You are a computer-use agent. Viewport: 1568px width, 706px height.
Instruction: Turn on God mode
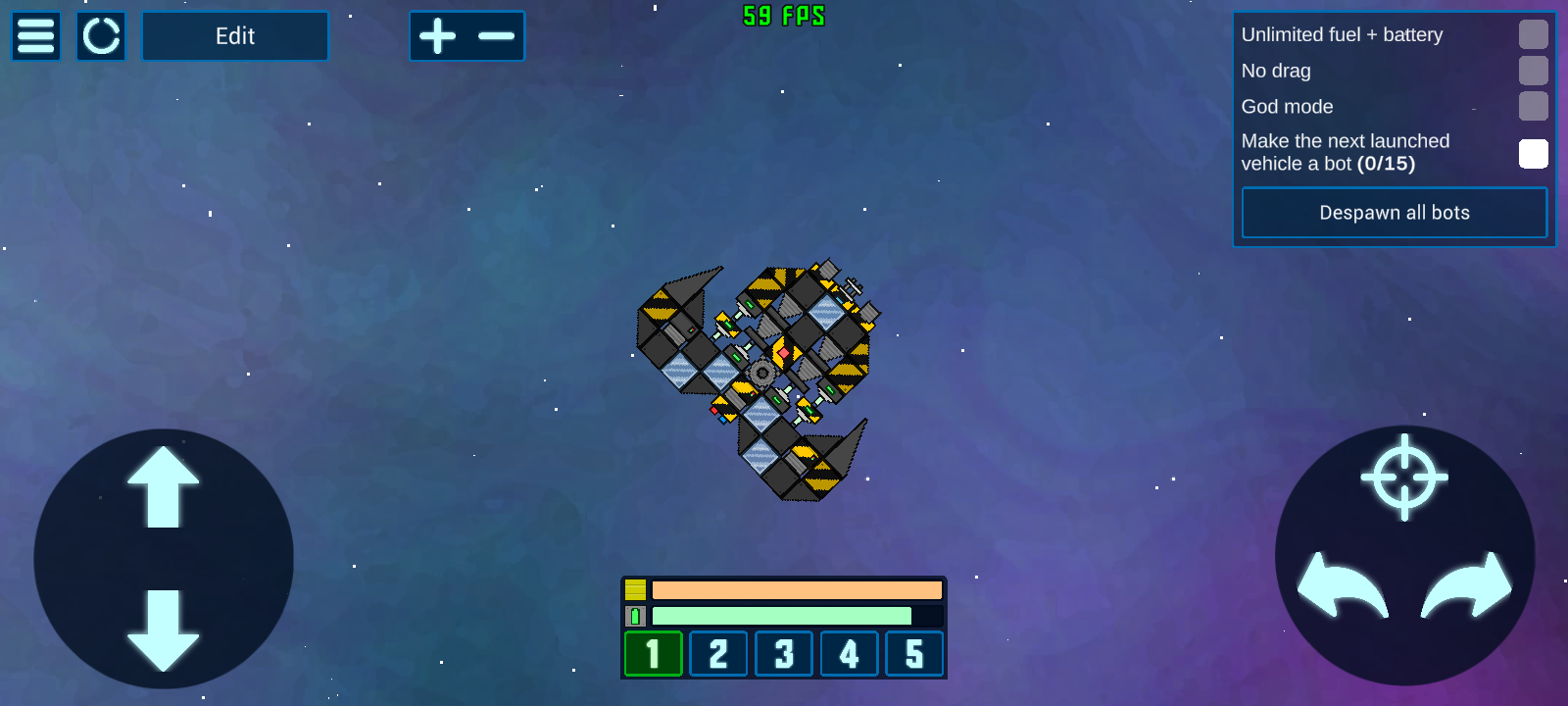[x=1533, y=106]
